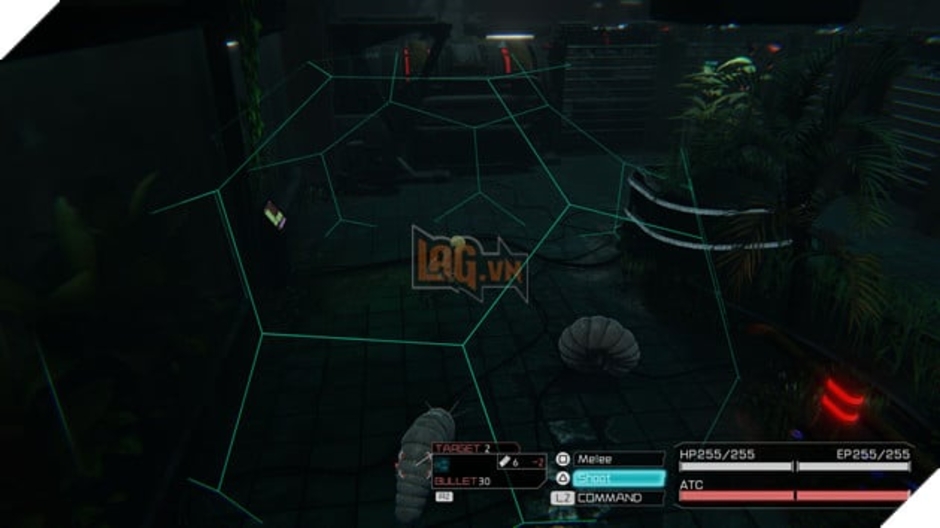This screenshot has height=528, width=940.
Task: Select the Melee action
Action: pos(618,459)
